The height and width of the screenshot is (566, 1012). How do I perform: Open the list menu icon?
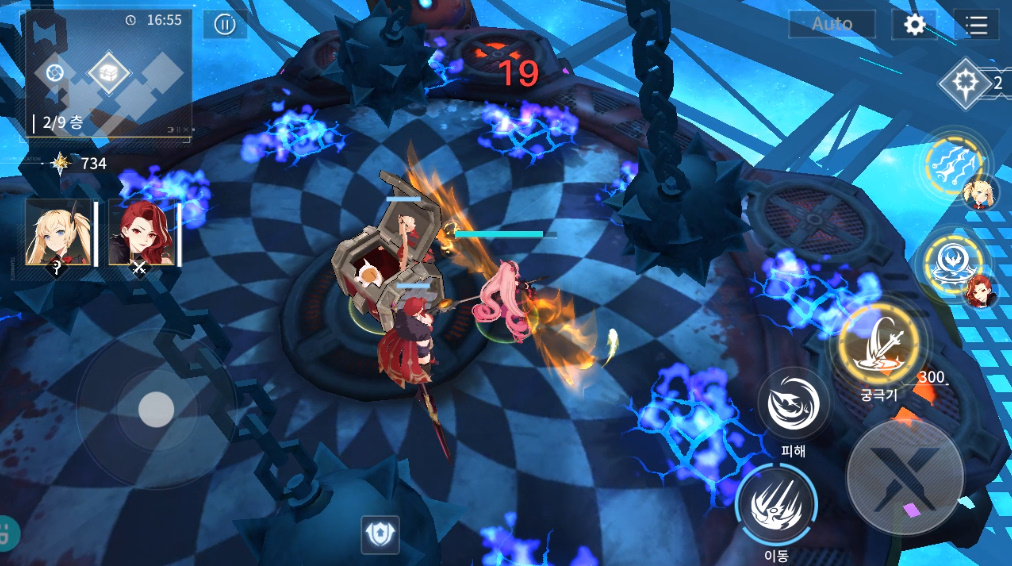pos(976,24)
